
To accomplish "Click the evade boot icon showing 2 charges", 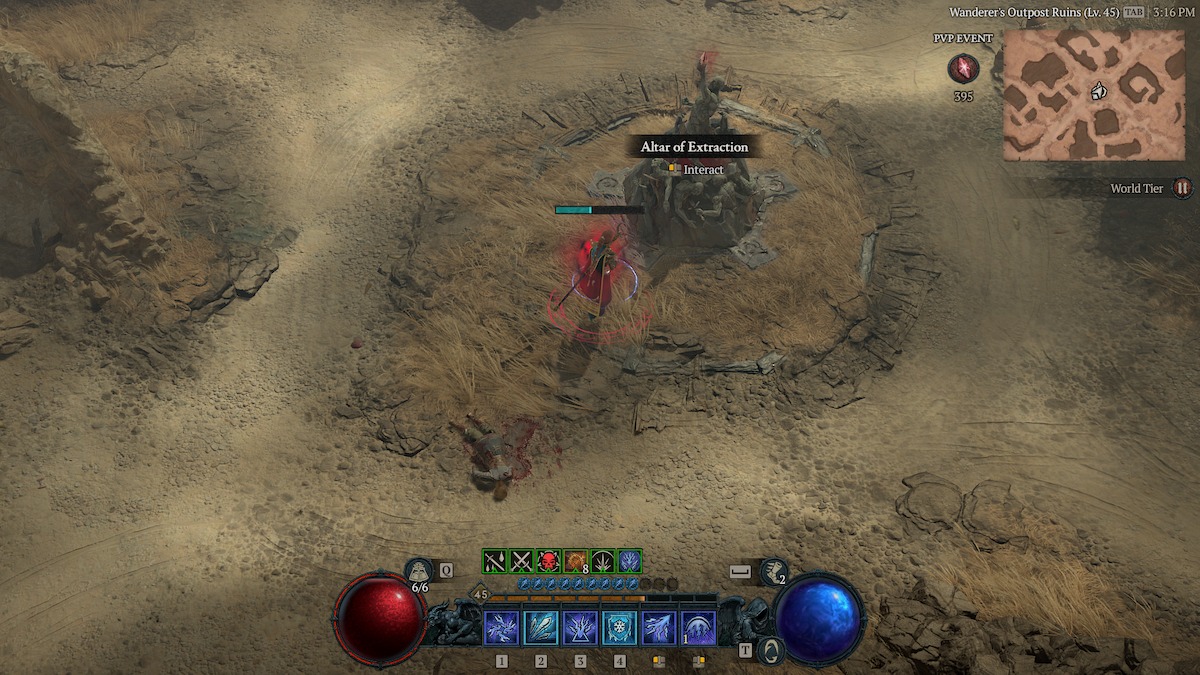I will pyautogui.click(x=773, y=572).
